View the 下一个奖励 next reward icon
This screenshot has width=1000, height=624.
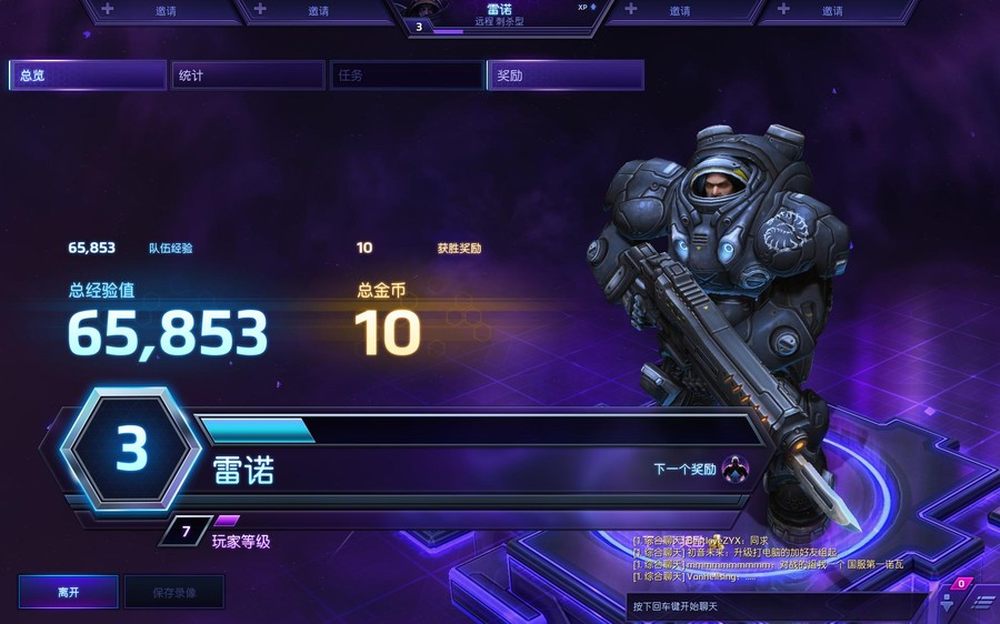pos(735,468)
